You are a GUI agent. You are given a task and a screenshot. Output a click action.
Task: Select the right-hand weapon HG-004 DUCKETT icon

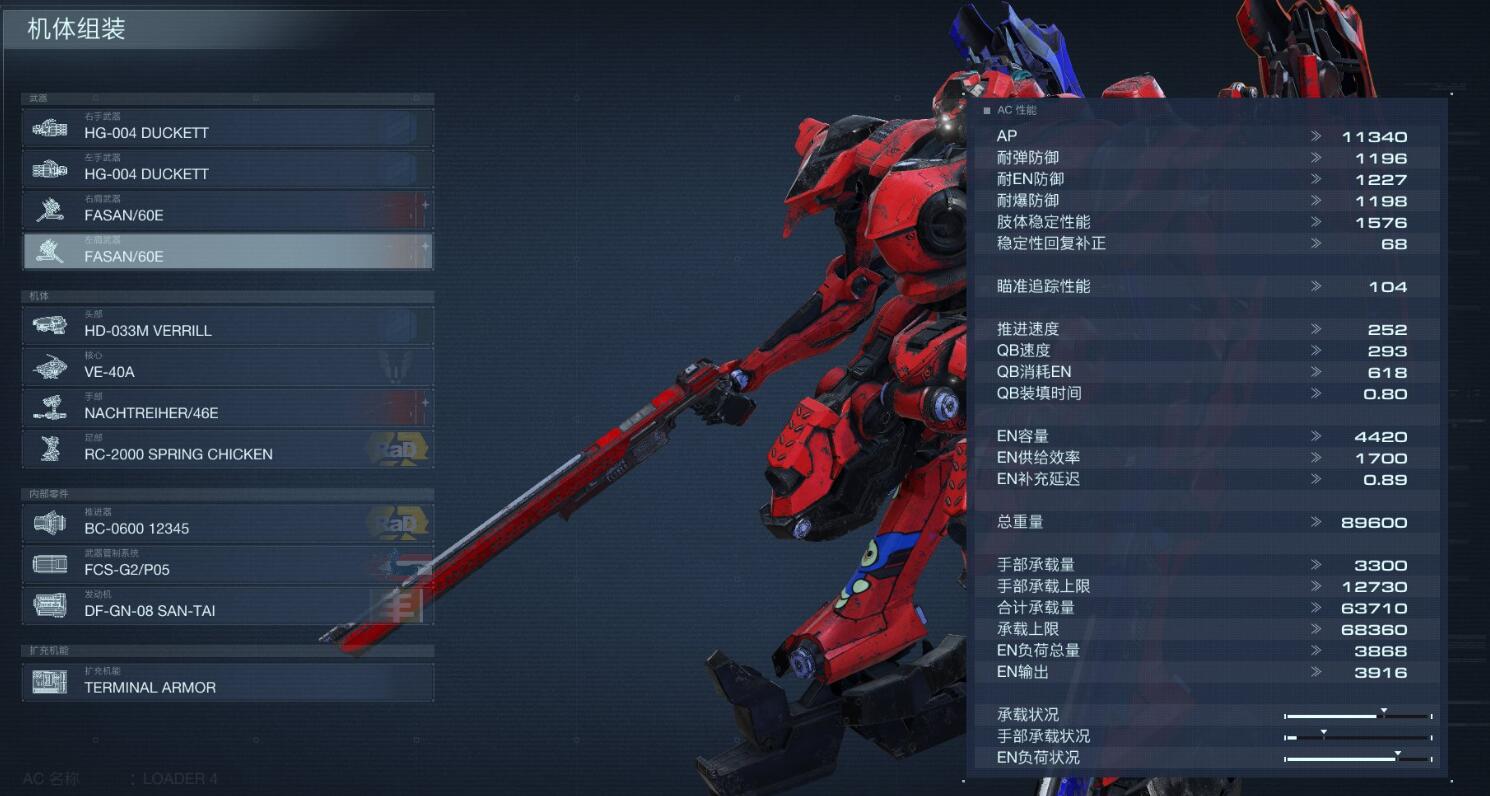pyautogui.click(x=50, y=127)
